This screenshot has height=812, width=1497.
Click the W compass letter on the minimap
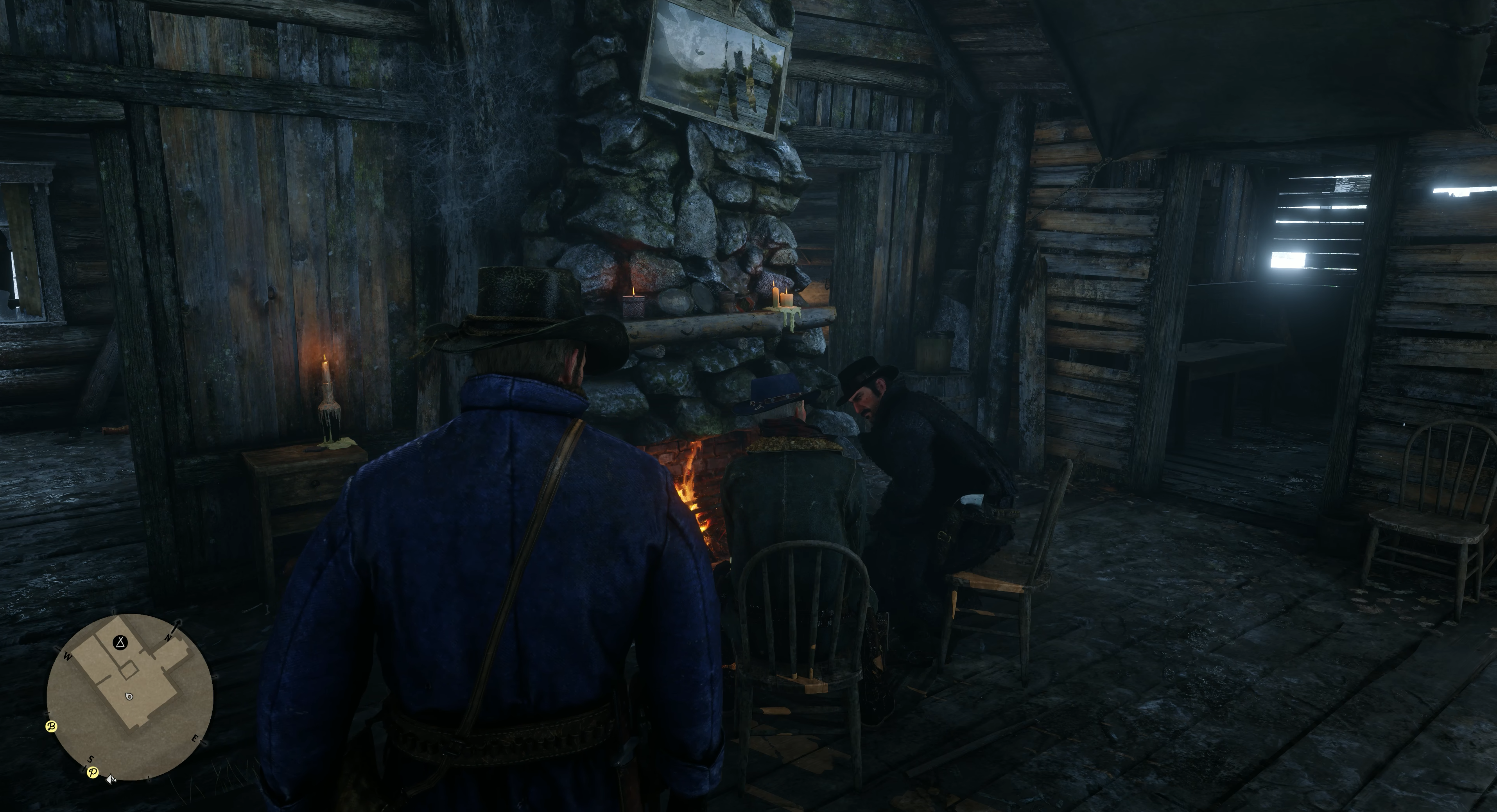point(67,656)
